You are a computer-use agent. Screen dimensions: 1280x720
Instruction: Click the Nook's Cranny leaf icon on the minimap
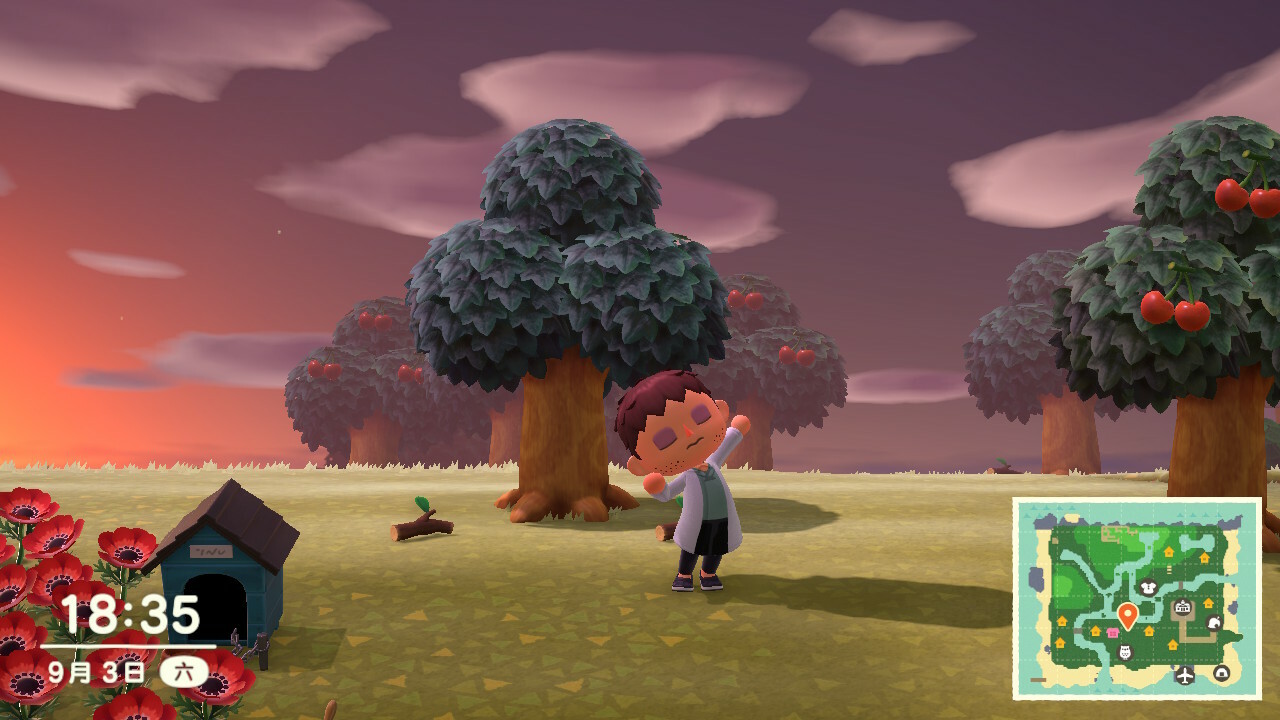point(1214,624)
